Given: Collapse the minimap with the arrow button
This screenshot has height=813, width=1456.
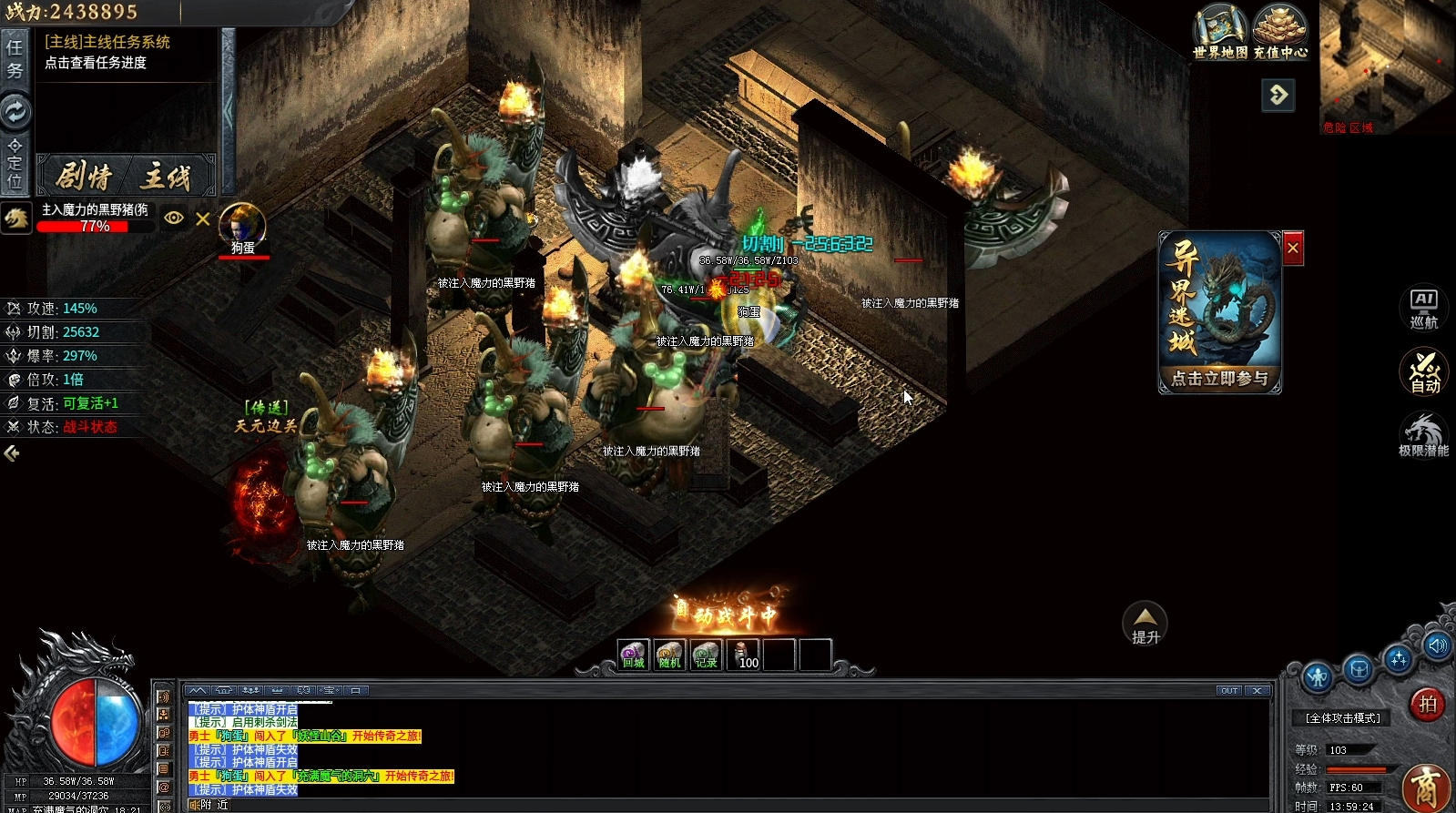Looking at the screenshot, I should tap(1278, 95).
